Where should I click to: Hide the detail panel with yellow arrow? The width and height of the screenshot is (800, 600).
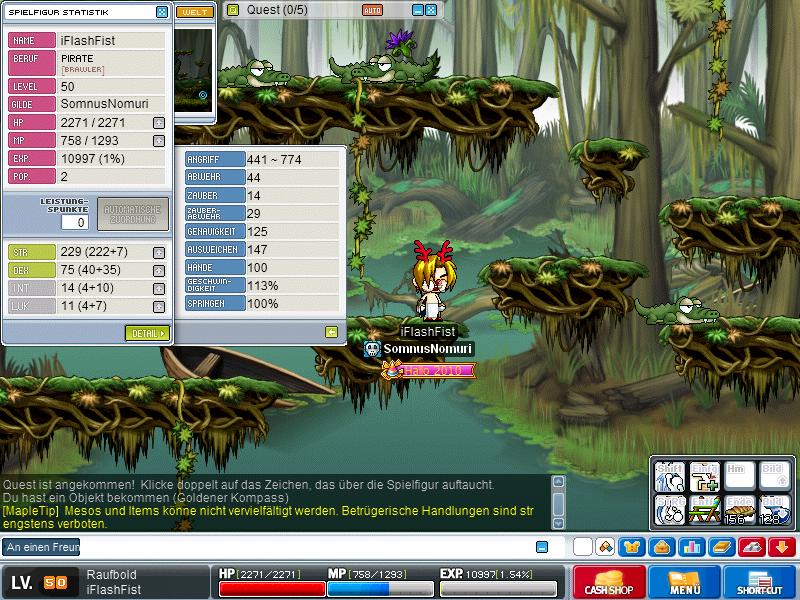point(331,332)
